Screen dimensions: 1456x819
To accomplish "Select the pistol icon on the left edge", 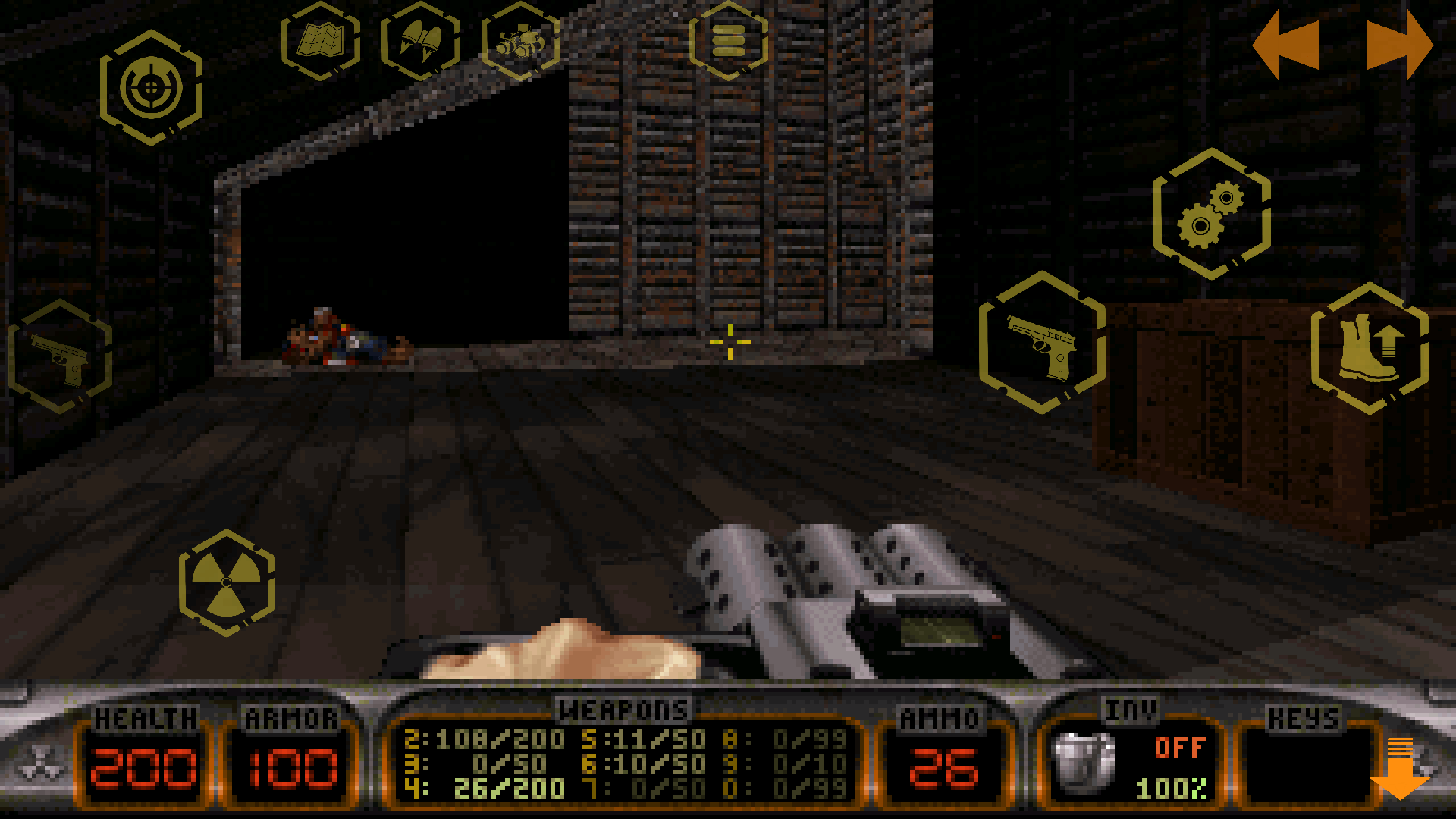I will pos(61,358).
